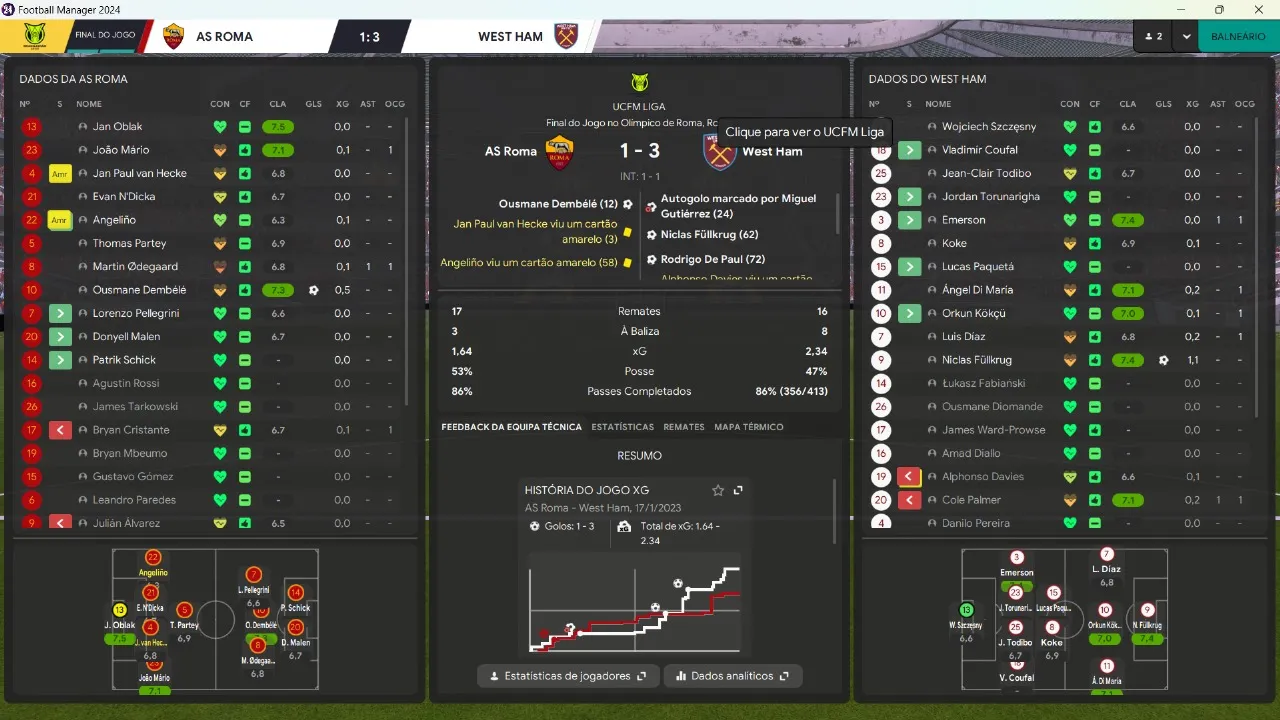Open Estatísticas de jogadores
1280x720 pixels.
pos(567,676)
